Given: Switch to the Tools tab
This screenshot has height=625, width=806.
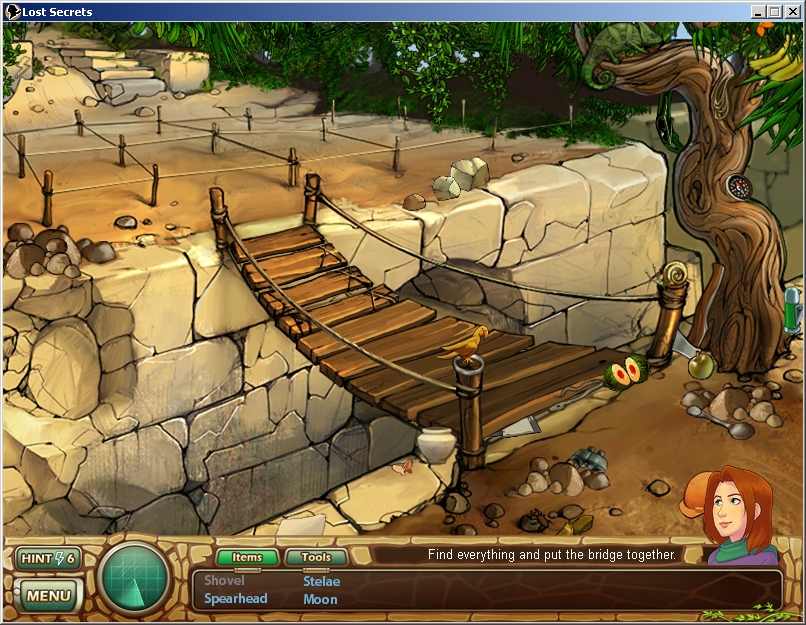Looking at the screenshot, I should click(316, 558).
